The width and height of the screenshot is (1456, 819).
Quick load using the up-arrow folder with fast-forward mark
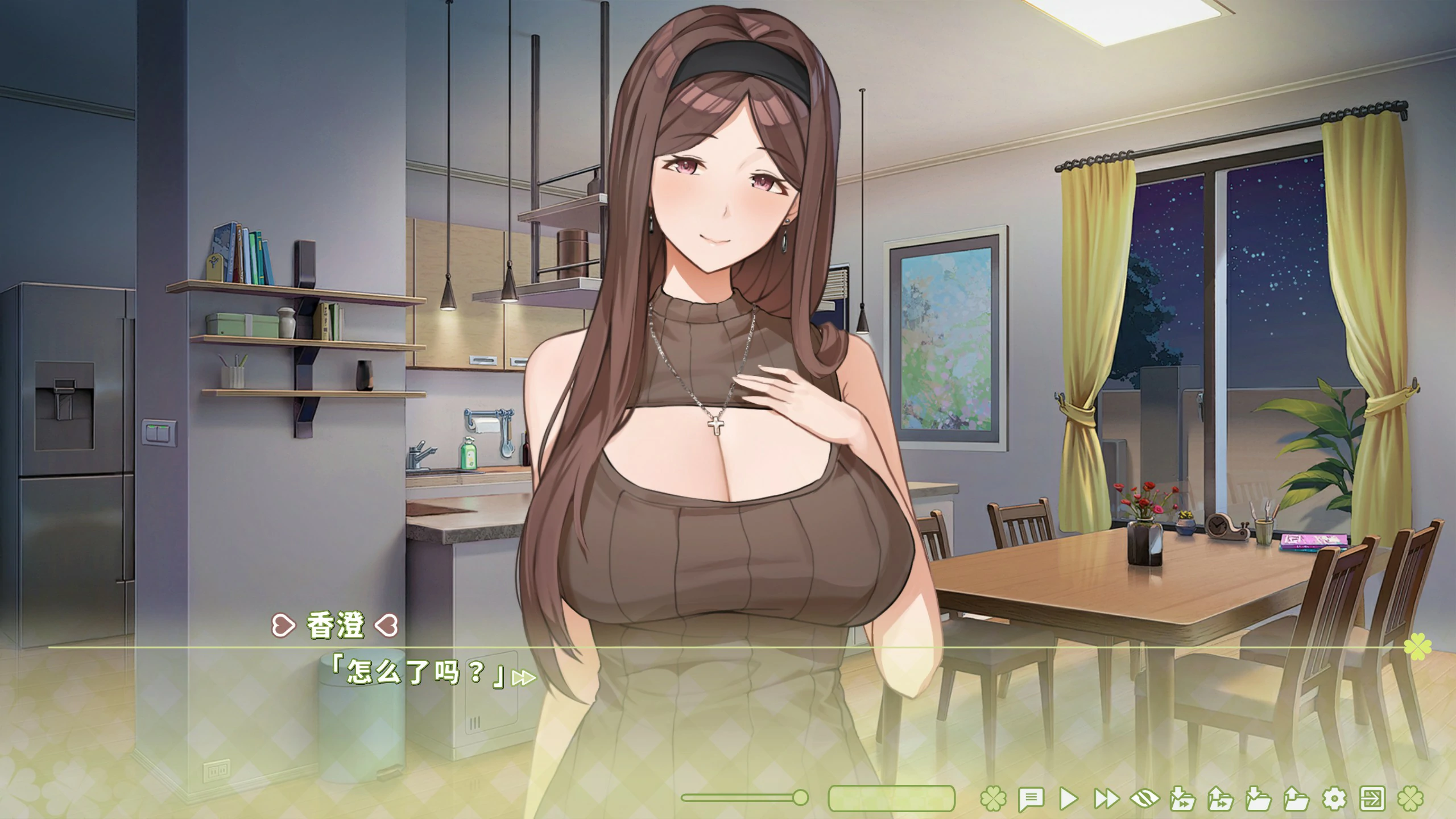click(x=1221, y=799)
